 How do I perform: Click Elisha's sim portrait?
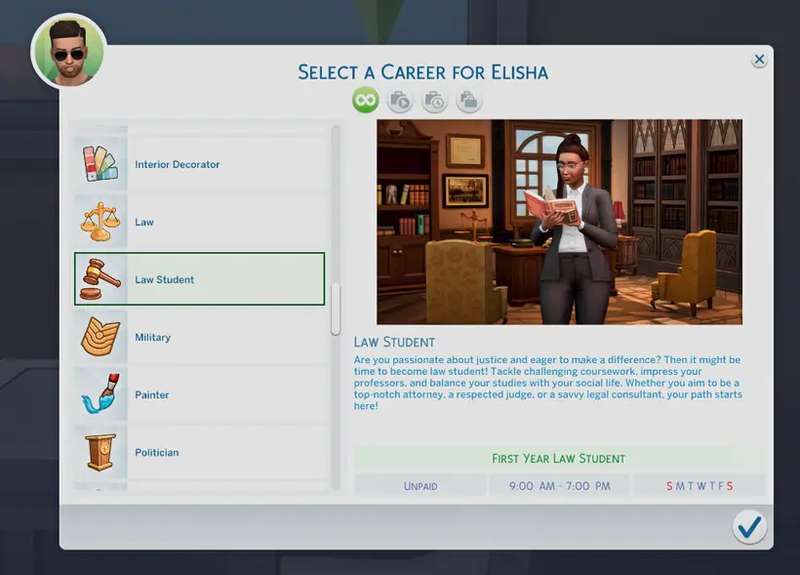68,50
